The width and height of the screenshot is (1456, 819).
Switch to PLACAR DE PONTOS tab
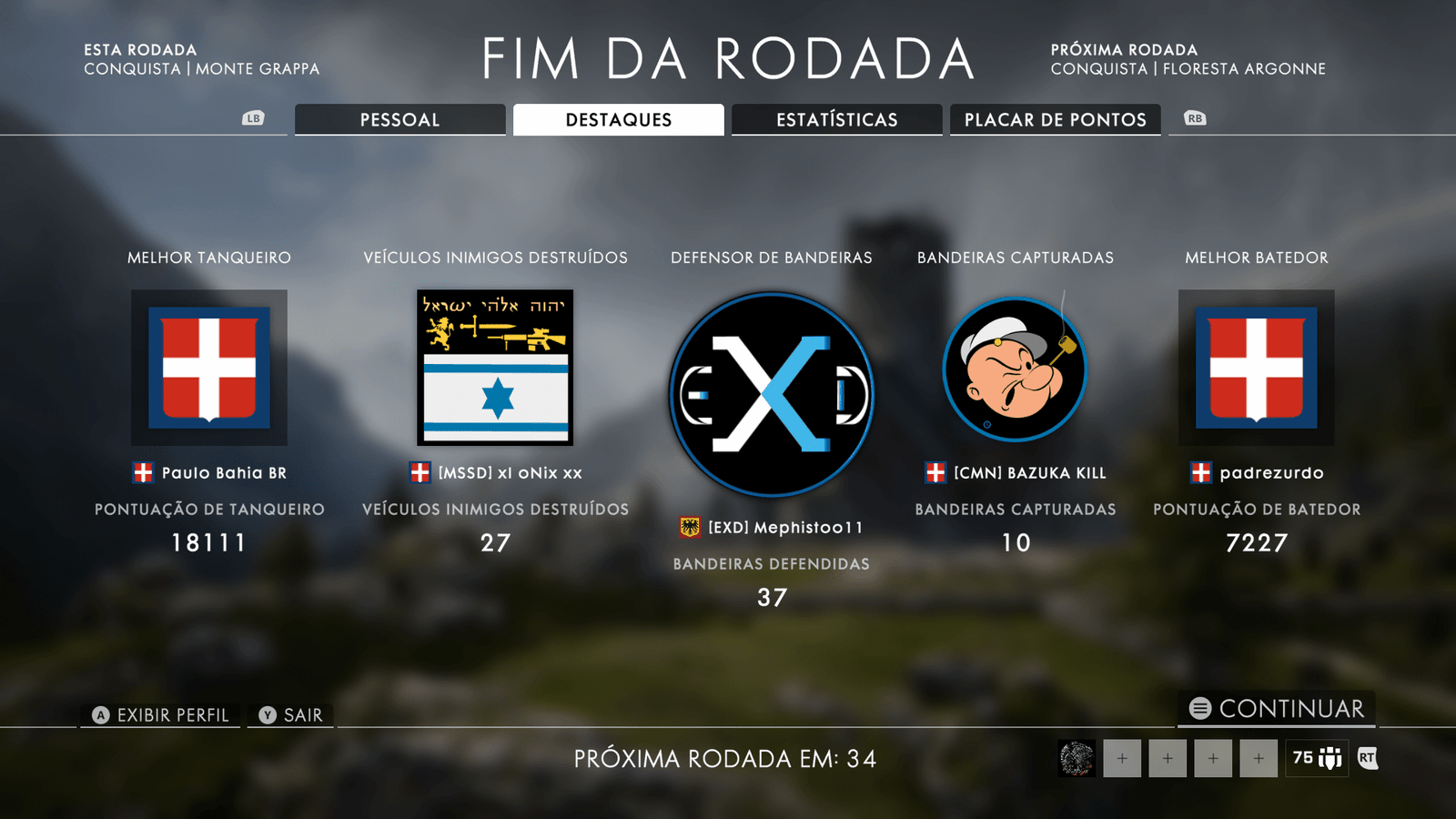point(1056,119)
